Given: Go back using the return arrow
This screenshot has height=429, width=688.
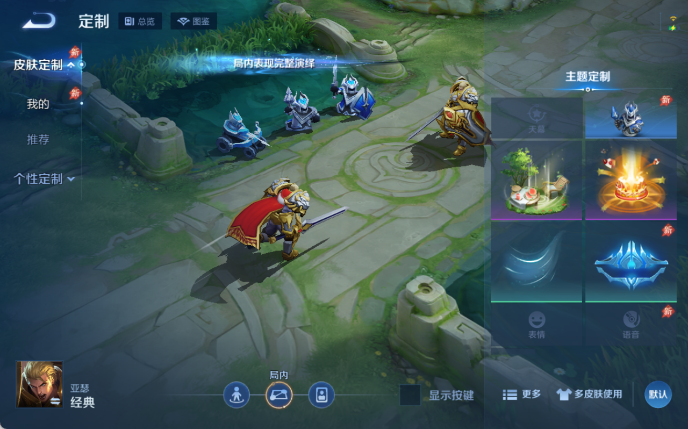Looking at the screenshot, I should point(40,20).
